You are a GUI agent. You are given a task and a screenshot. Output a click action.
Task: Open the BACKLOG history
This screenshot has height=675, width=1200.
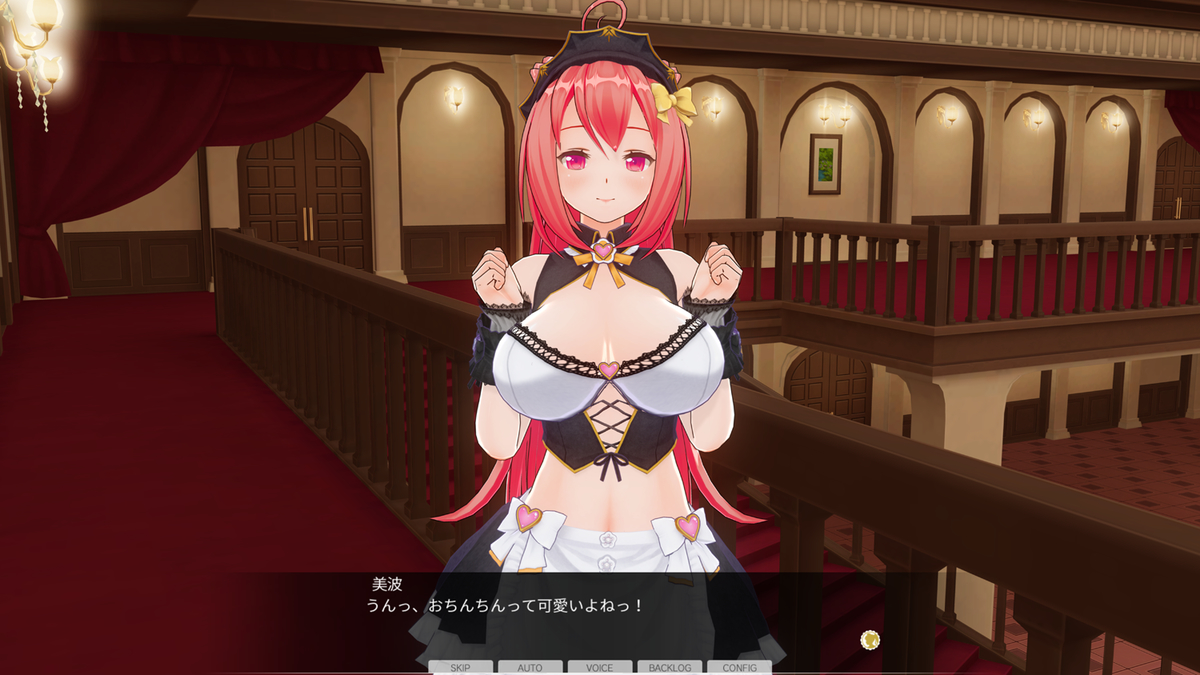pos(669,667)
